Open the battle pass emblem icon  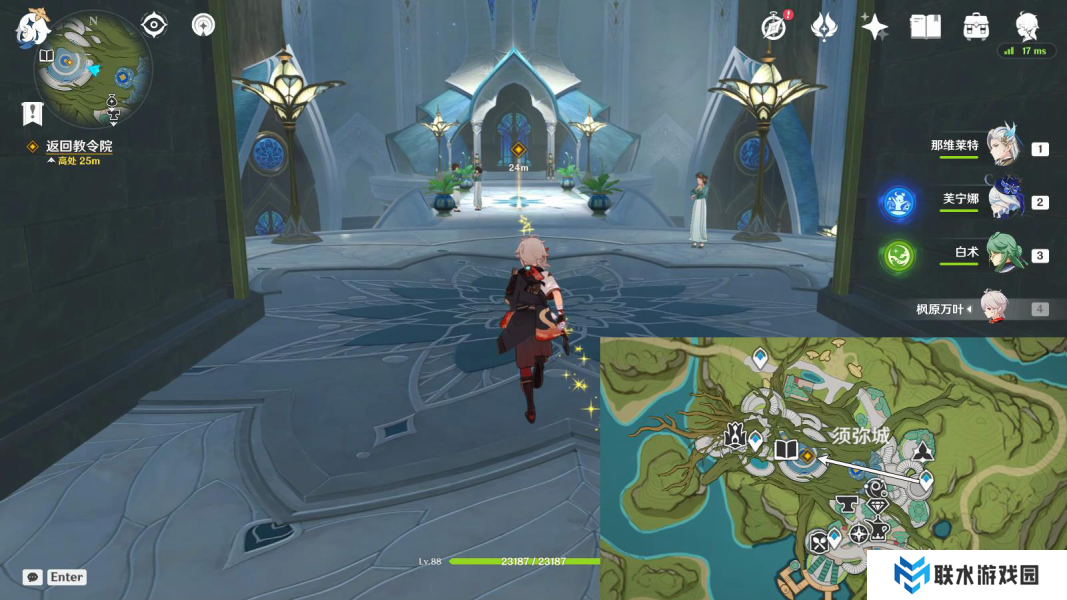[824, 27]
